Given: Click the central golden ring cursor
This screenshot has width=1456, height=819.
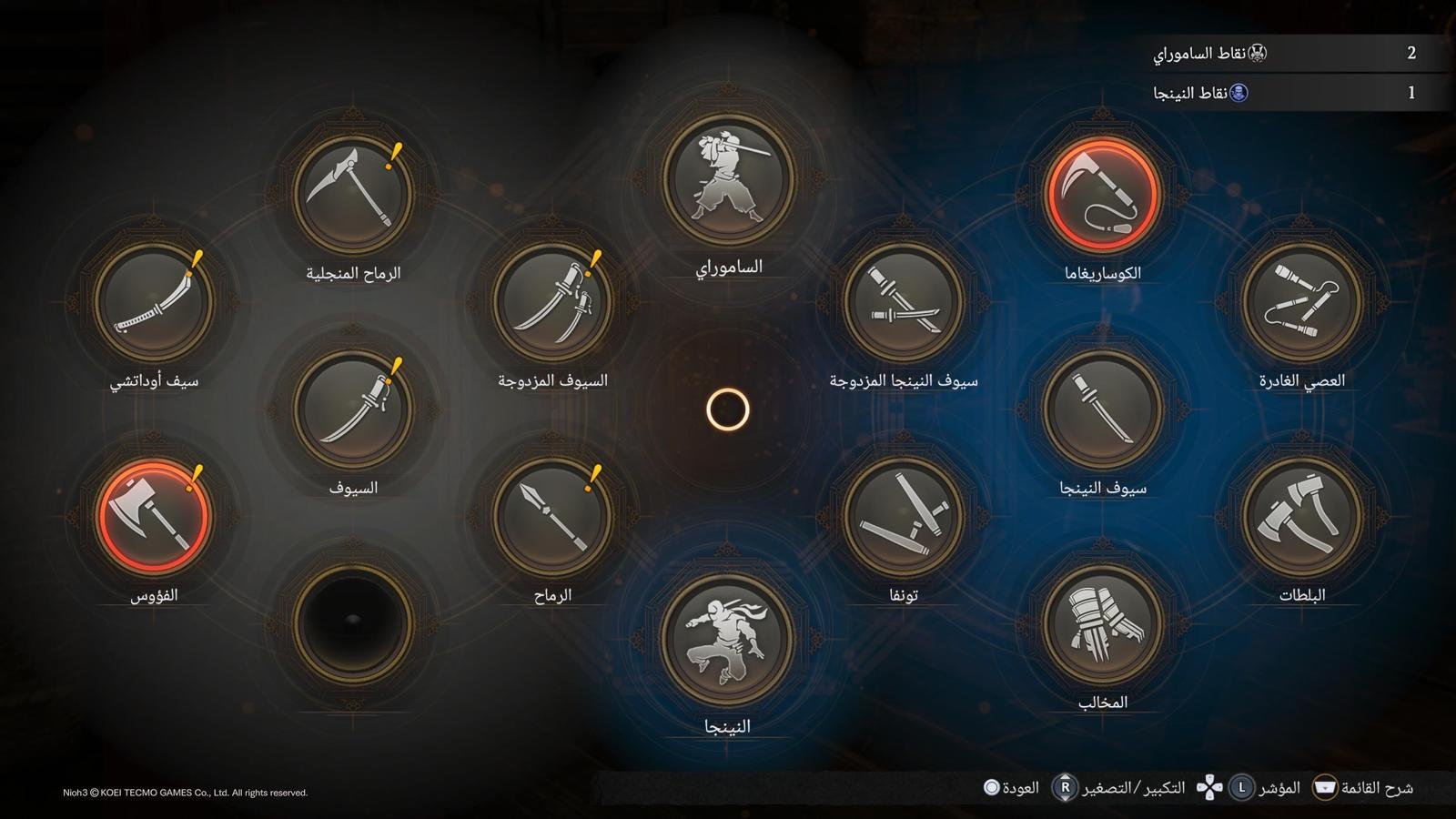Looking at the screenshot, I should 728,409.
